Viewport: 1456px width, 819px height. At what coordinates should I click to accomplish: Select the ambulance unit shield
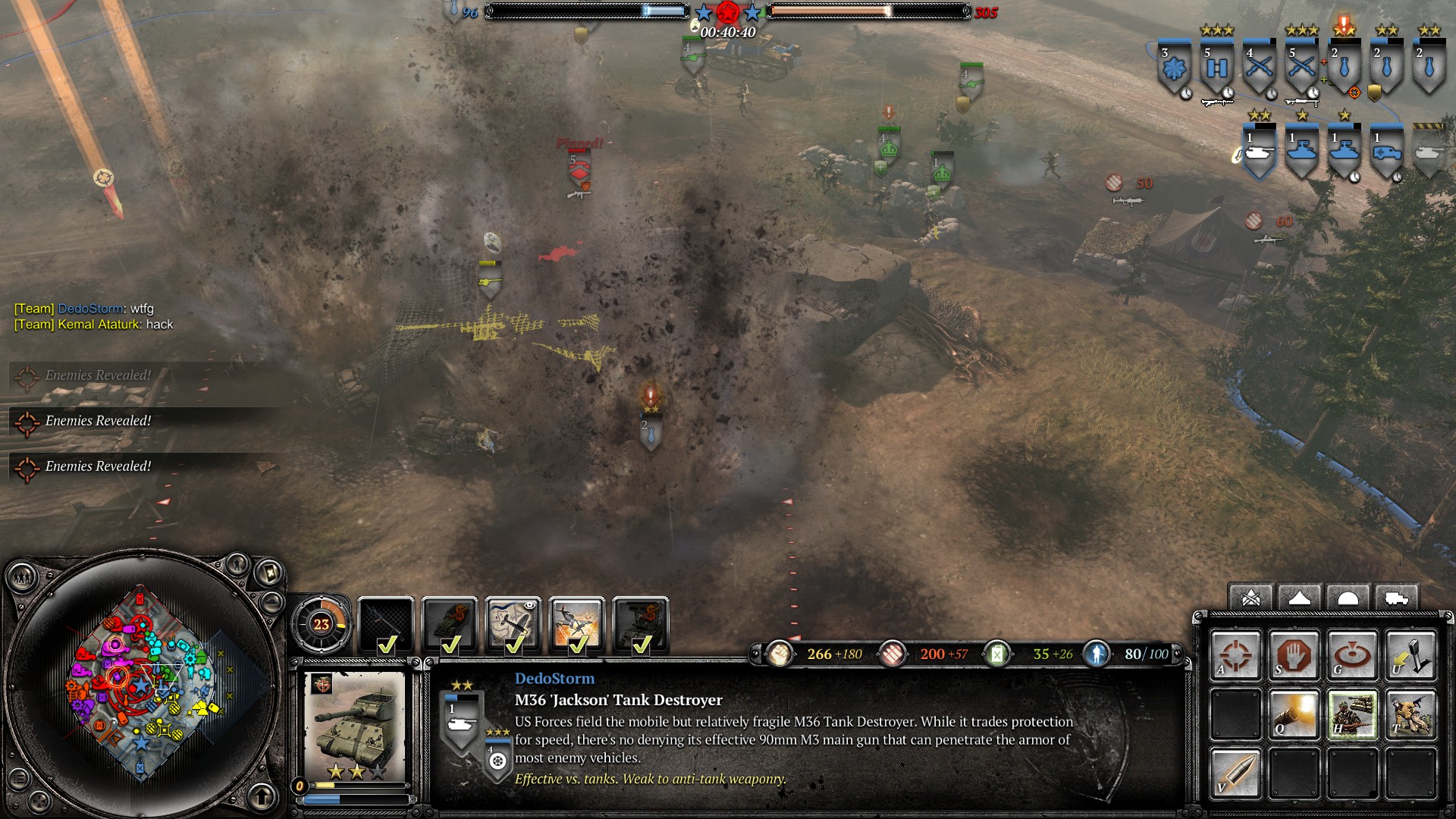1386,150
